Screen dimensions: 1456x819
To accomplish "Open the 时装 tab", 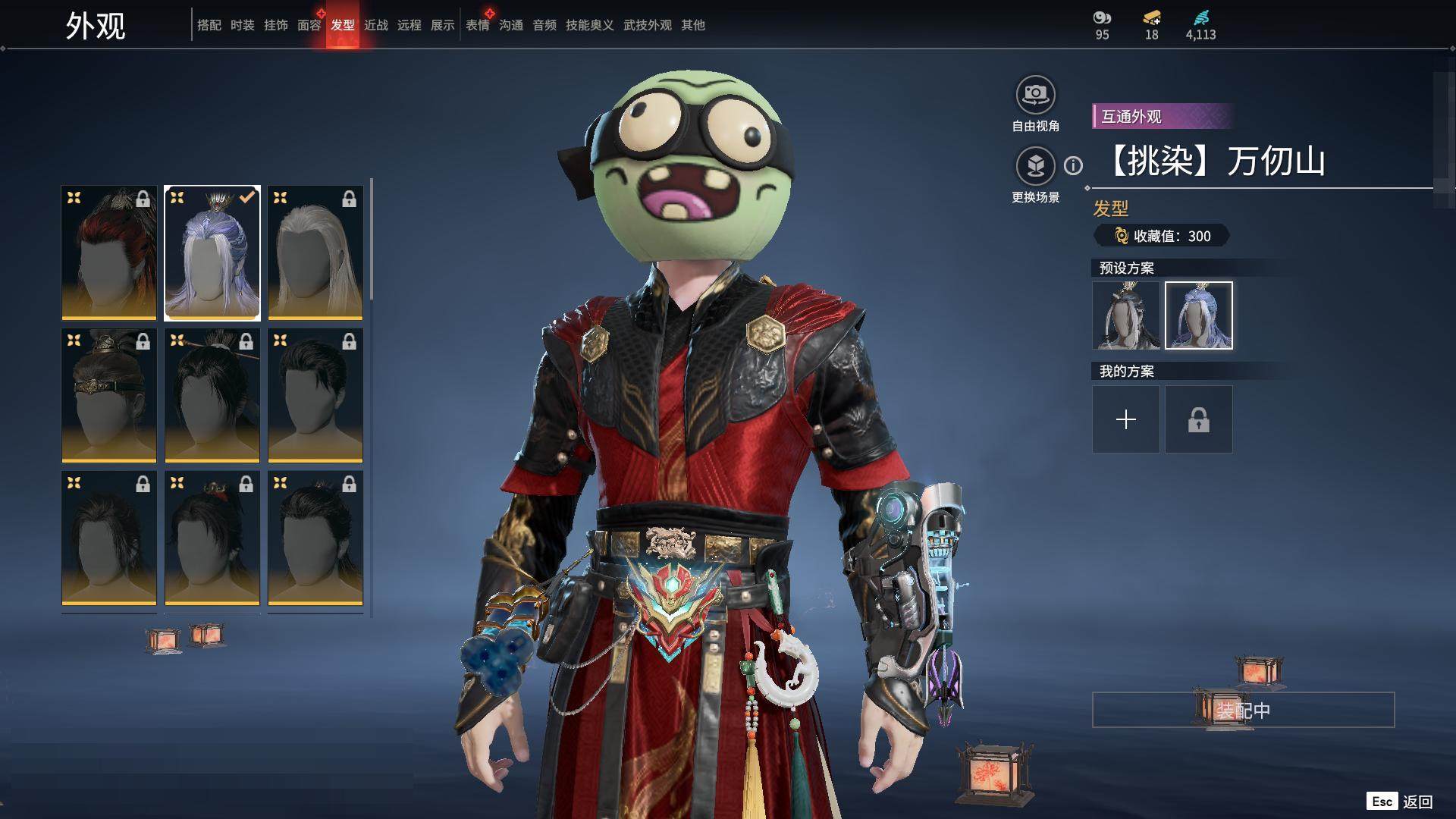I will tap(242, 25).
